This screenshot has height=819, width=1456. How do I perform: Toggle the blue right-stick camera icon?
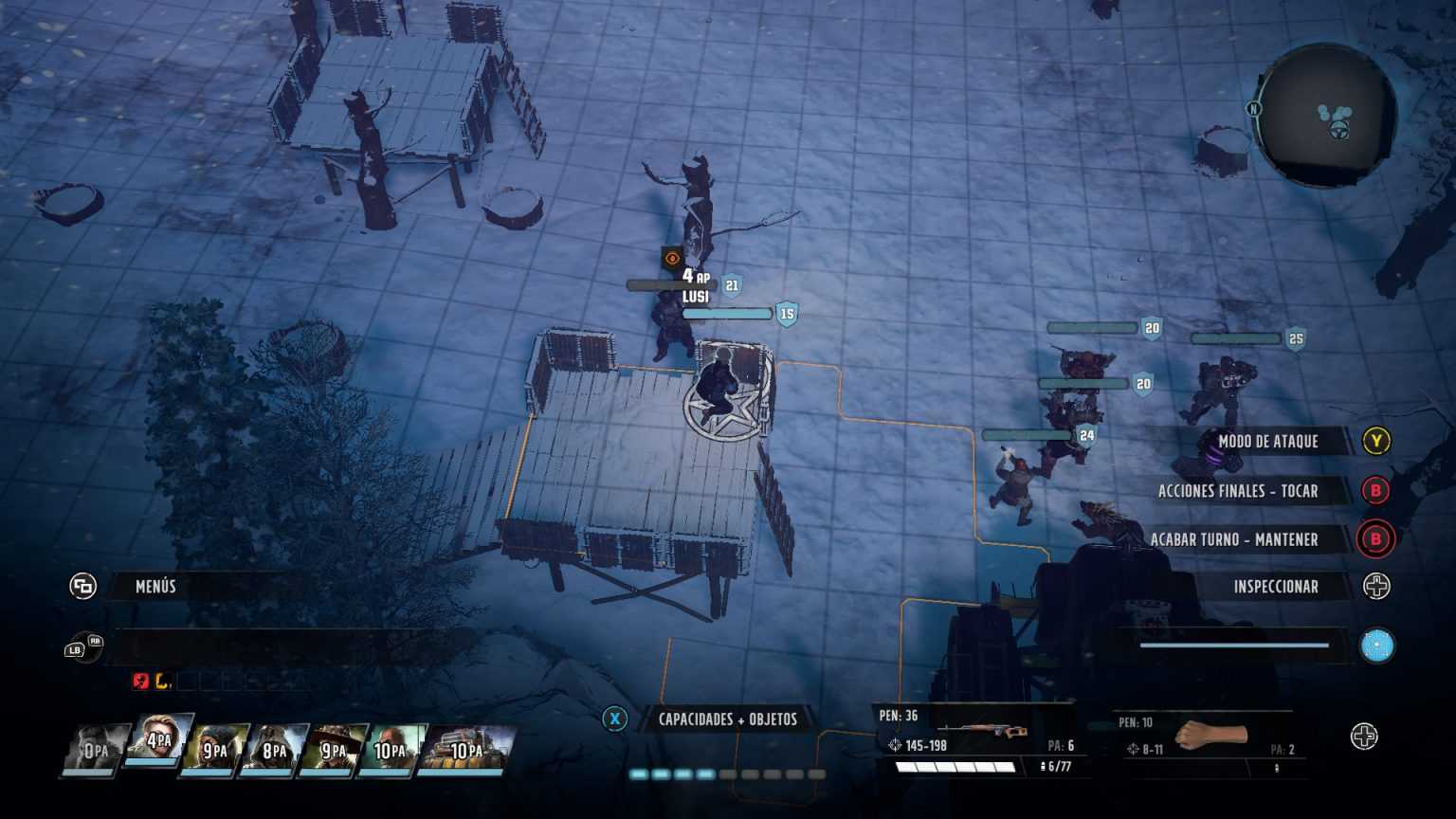(x=1375, y=646)
